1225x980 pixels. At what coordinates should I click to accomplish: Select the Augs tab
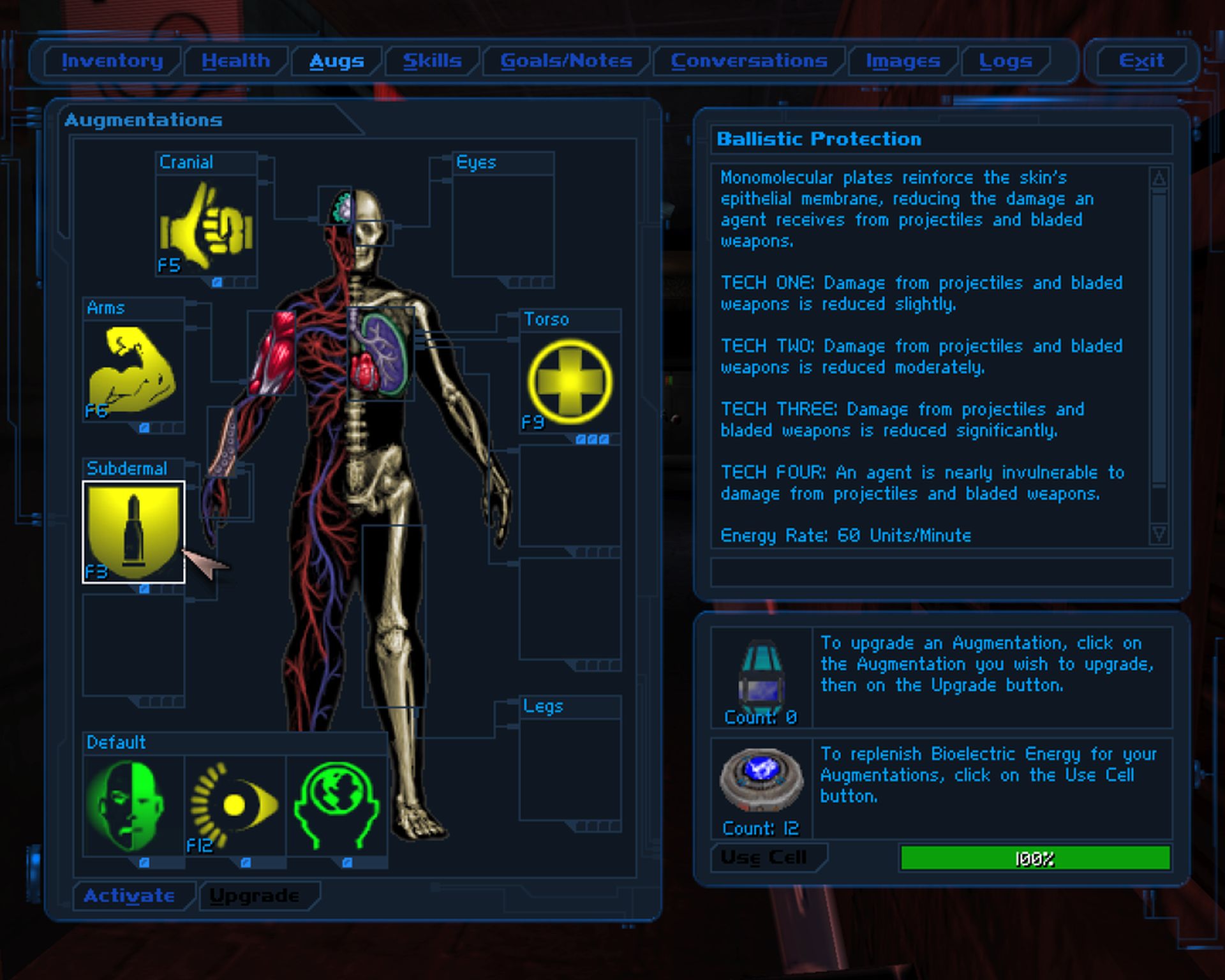pyautogui.click(x=336, y=61)
